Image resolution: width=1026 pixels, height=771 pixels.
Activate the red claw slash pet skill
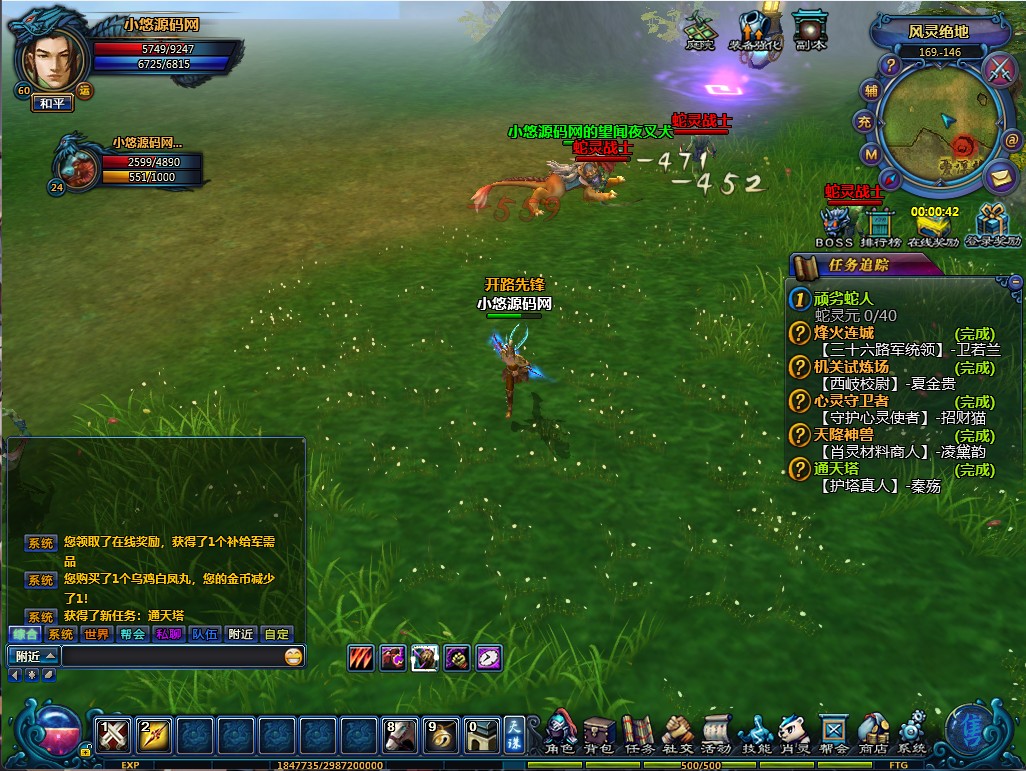point(361,658)
